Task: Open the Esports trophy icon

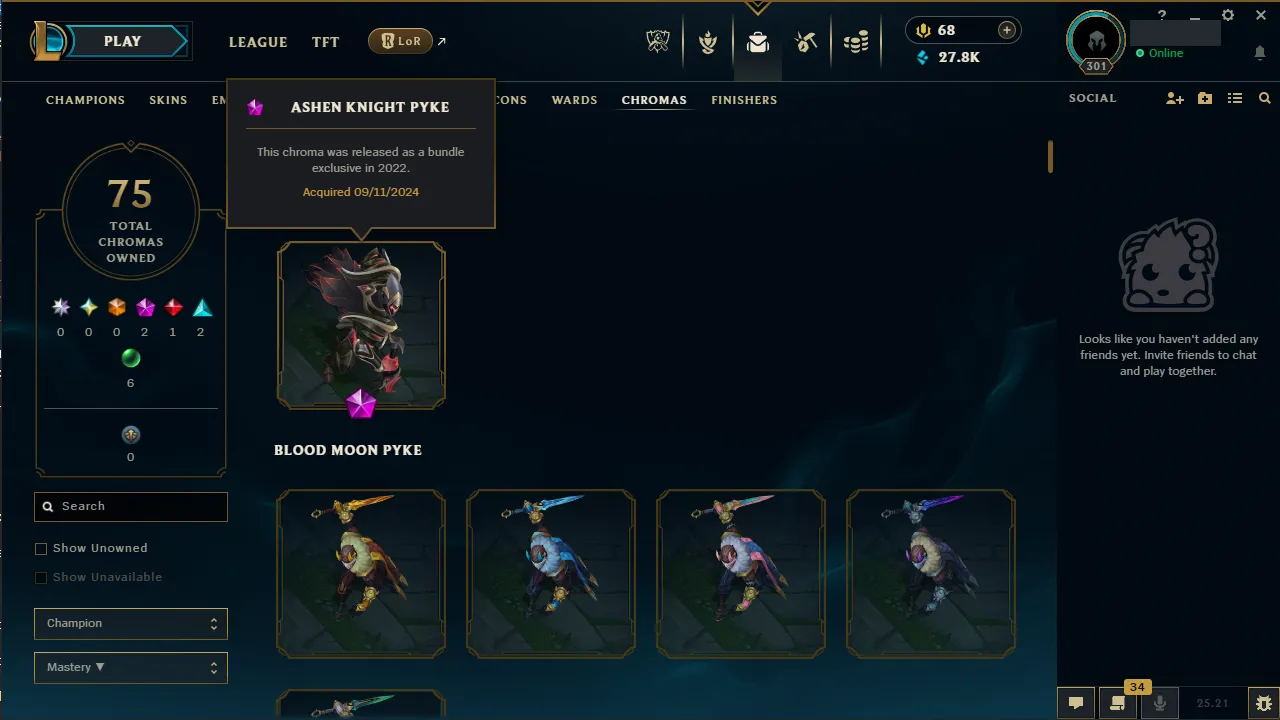Action: pos(657,42)
